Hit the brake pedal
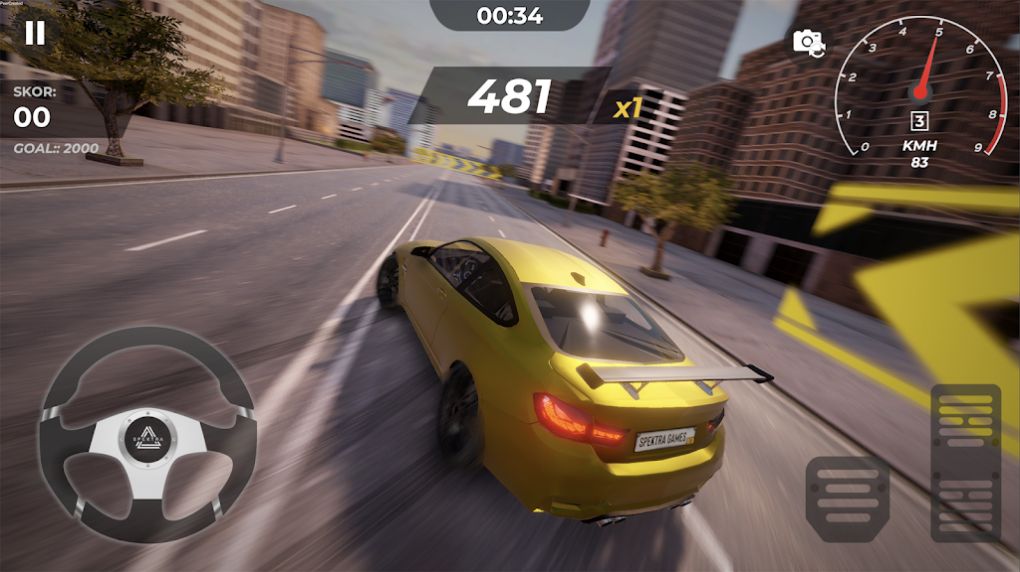 click(x=847, y=498)
